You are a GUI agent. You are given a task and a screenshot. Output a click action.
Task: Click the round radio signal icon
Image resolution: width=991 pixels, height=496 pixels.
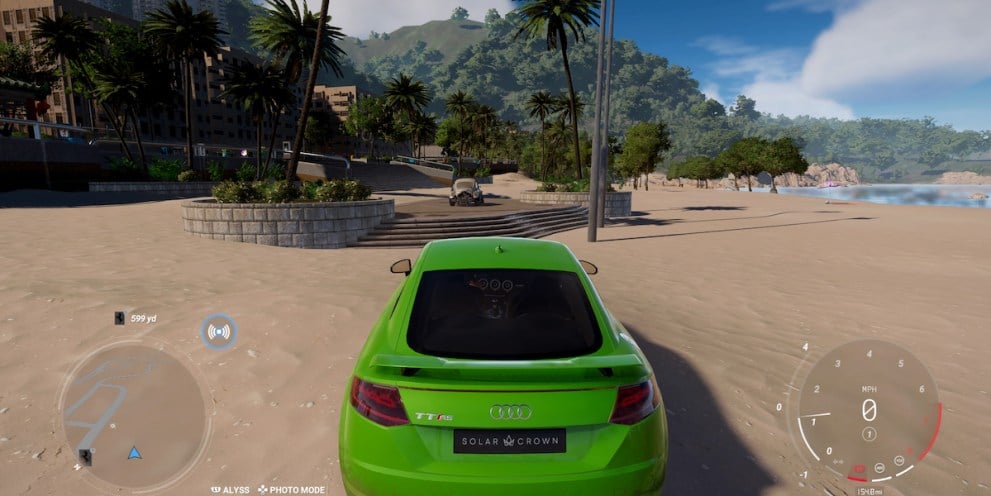[x=218, y=331]
